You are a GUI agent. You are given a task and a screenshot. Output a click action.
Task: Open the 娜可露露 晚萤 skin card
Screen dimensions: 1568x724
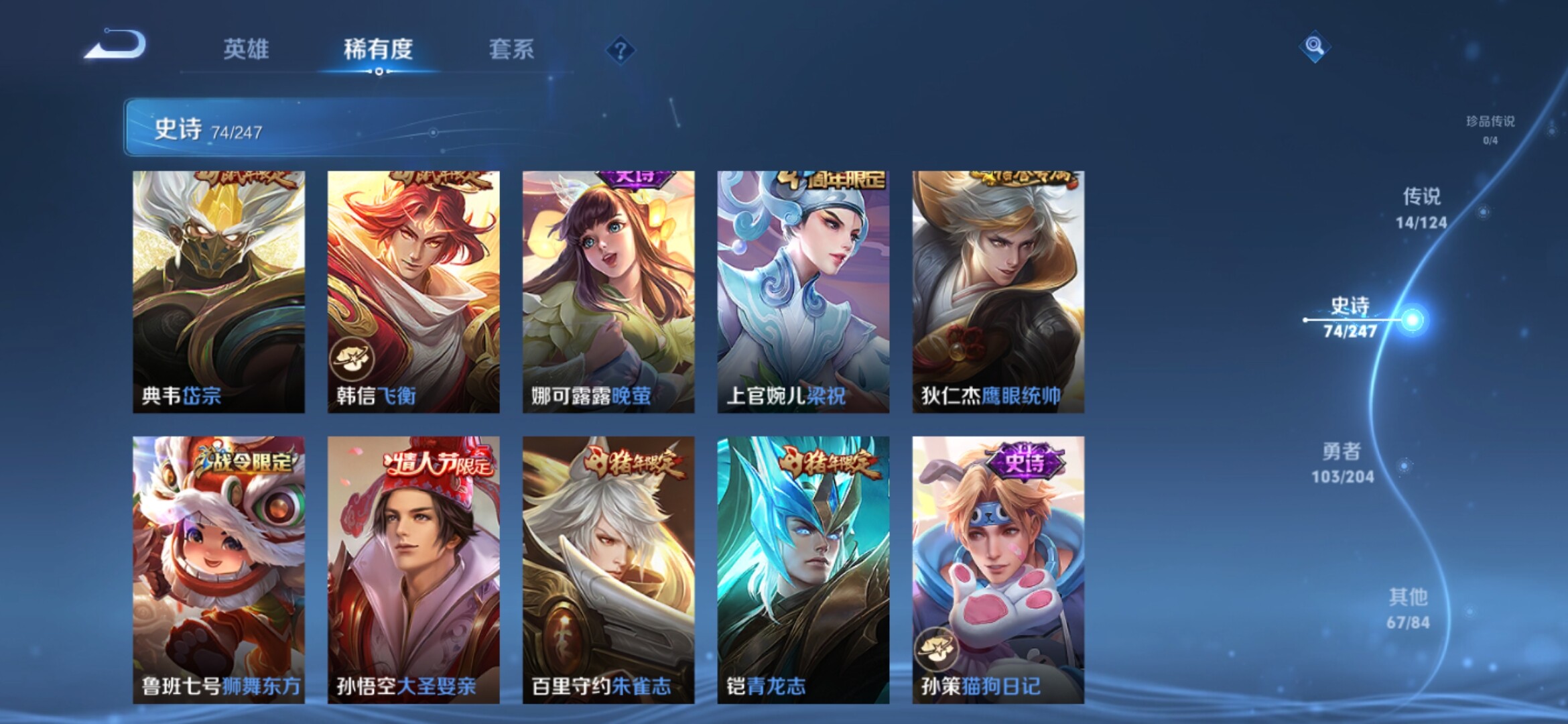[608, 292]
